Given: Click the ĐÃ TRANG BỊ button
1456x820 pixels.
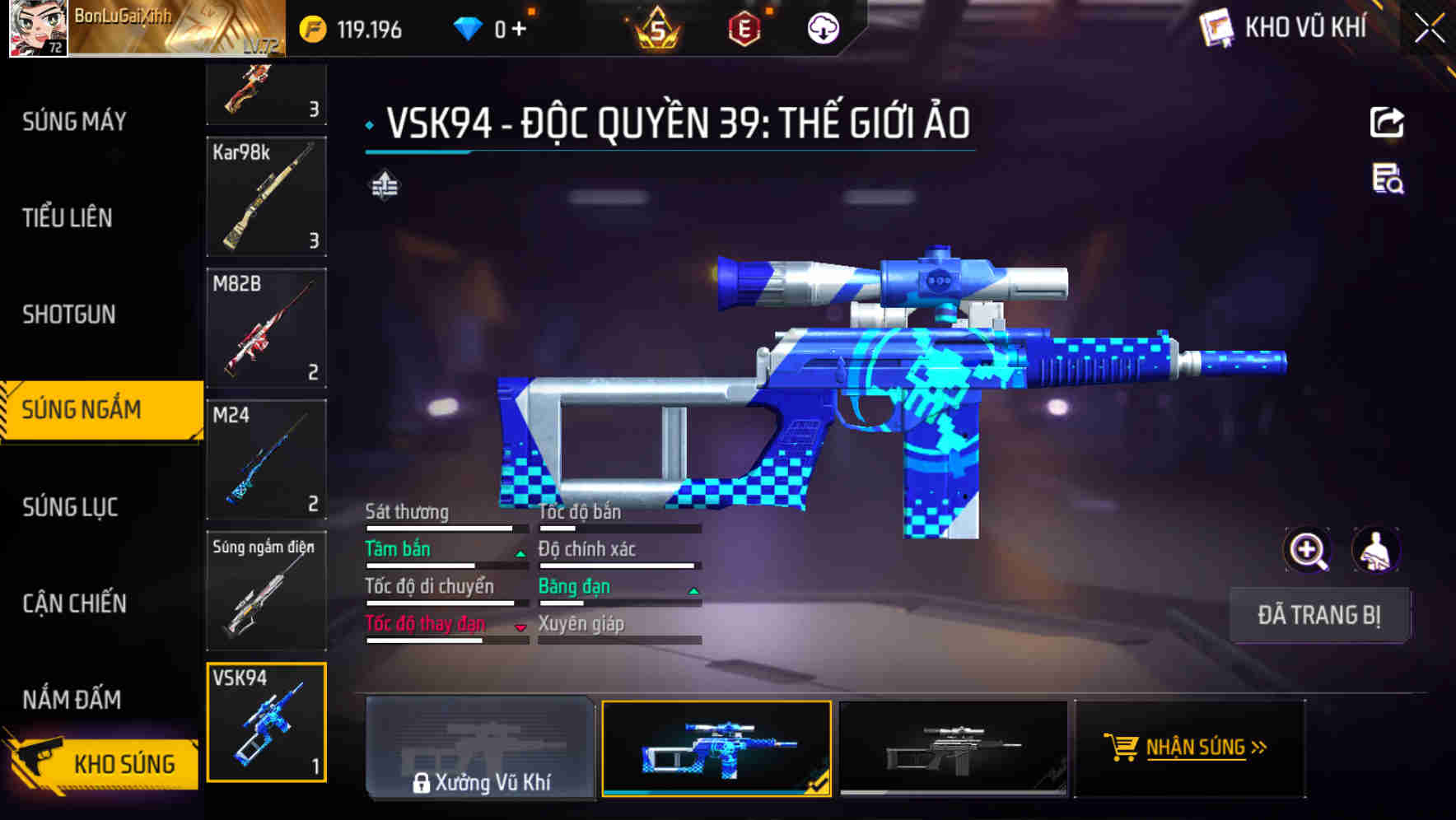Looking at the screenshot, I should point(1320,615).
